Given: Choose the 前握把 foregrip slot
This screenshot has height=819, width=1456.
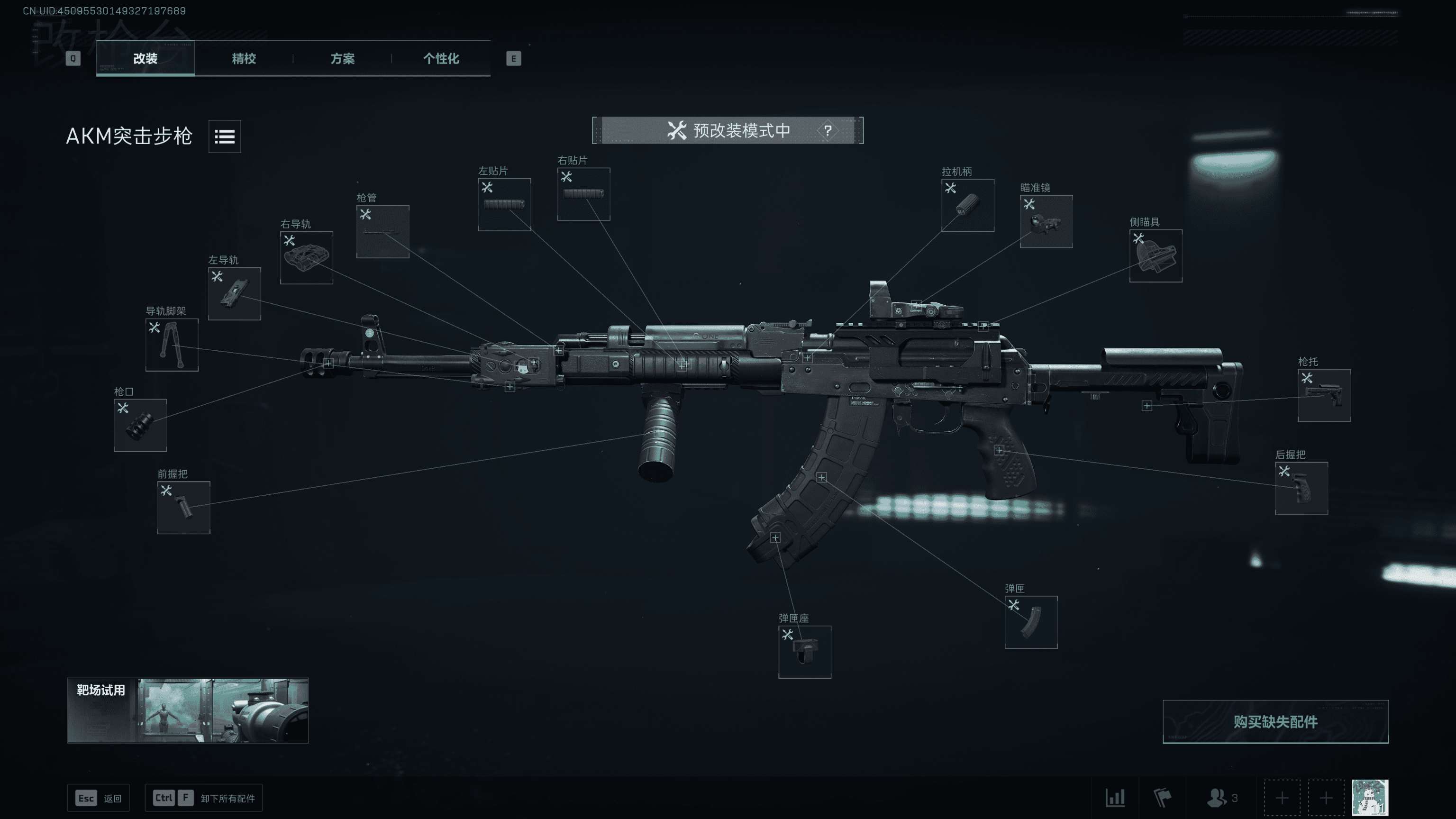Looking at the screenshot, I should pos(184,507).
